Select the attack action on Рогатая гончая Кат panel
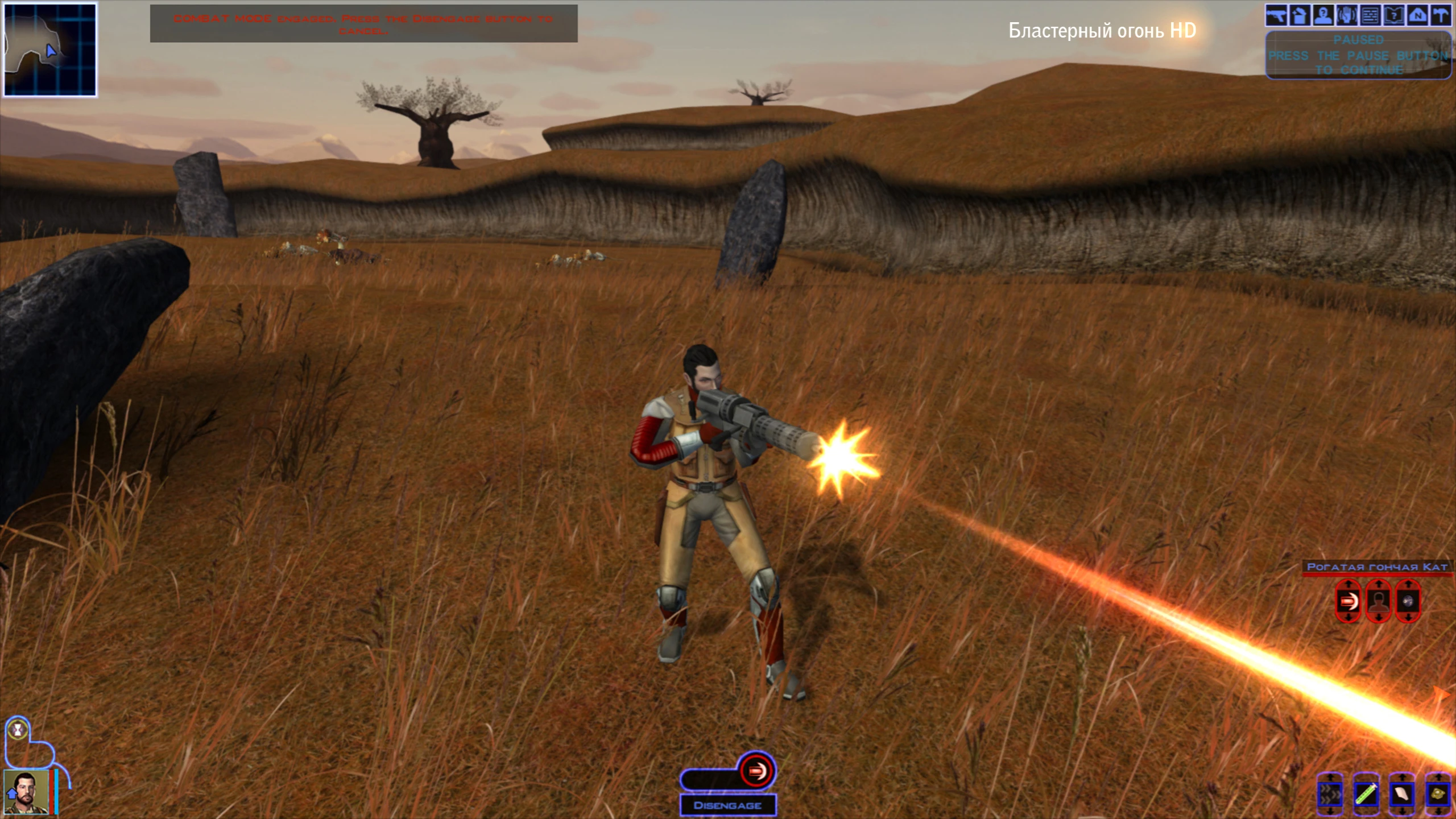 (1349, 601)
